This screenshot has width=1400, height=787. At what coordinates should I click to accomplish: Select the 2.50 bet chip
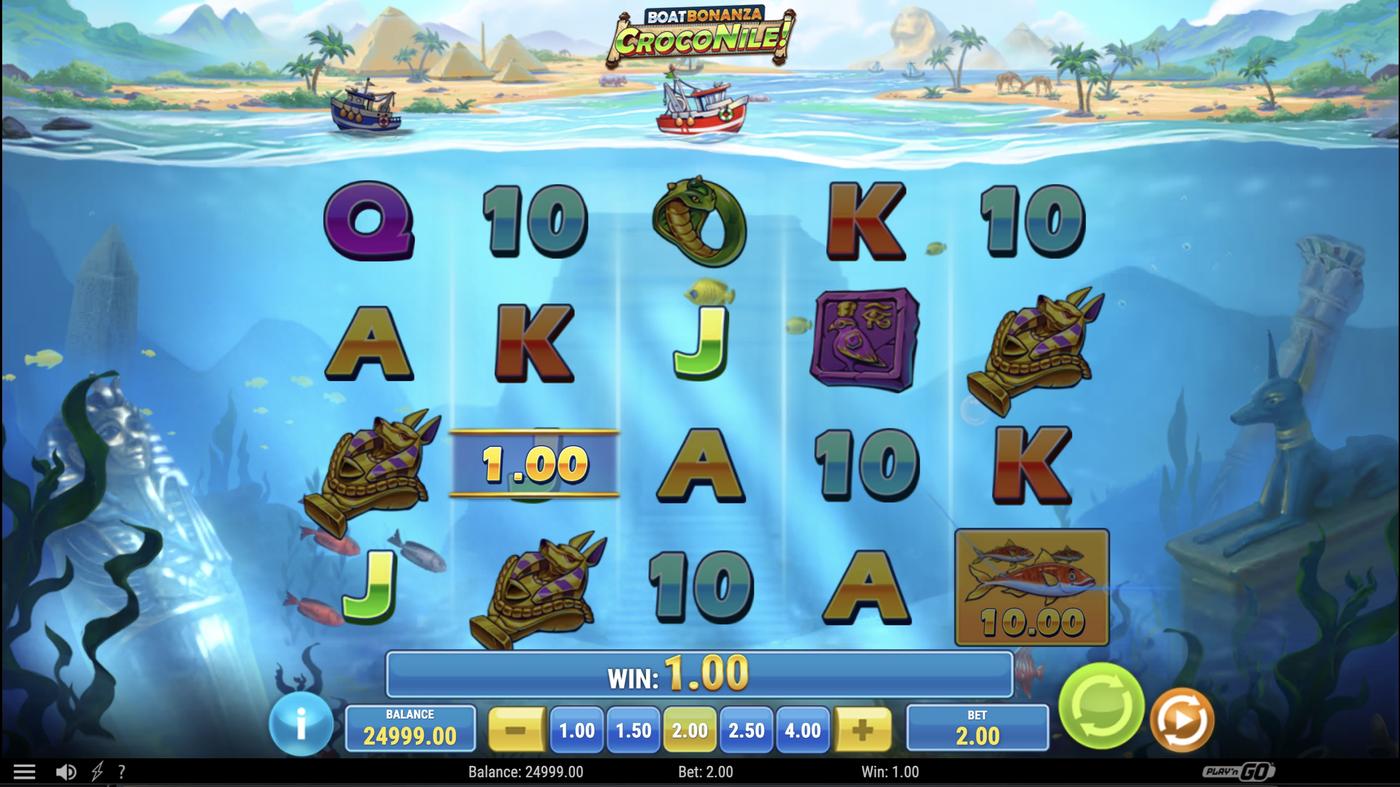pos(745,730)
